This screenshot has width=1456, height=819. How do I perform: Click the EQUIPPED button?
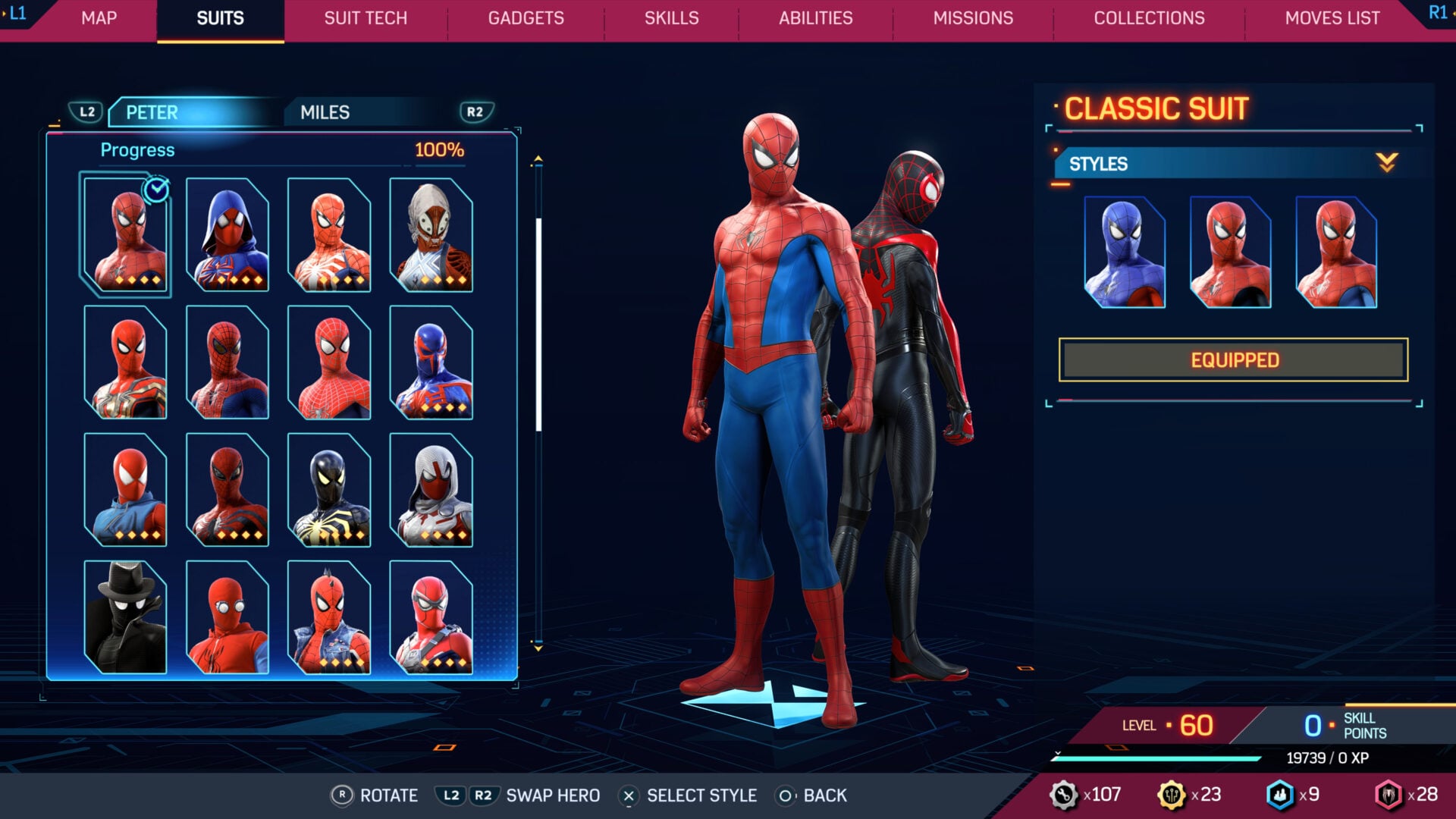click(1235, 359)
